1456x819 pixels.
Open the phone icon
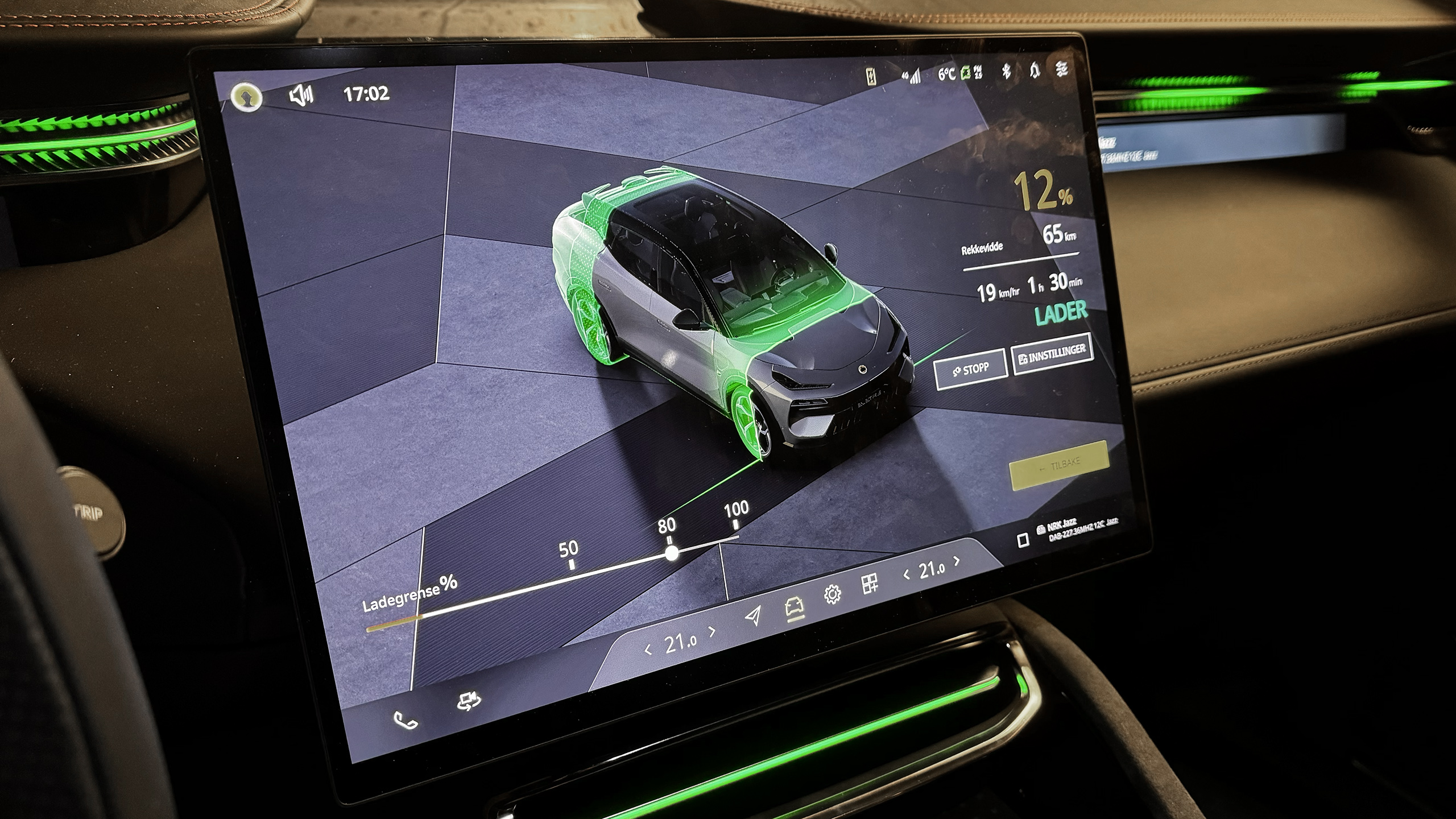(x=406, y=721)
